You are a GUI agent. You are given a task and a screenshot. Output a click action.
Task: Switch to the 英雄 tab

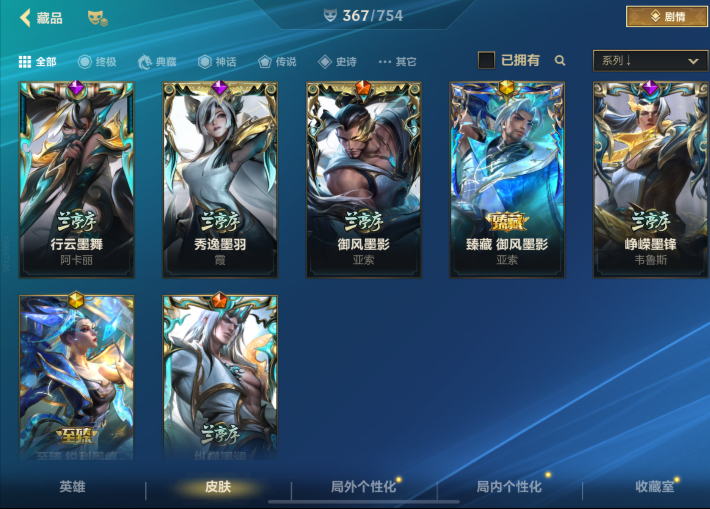72,487
